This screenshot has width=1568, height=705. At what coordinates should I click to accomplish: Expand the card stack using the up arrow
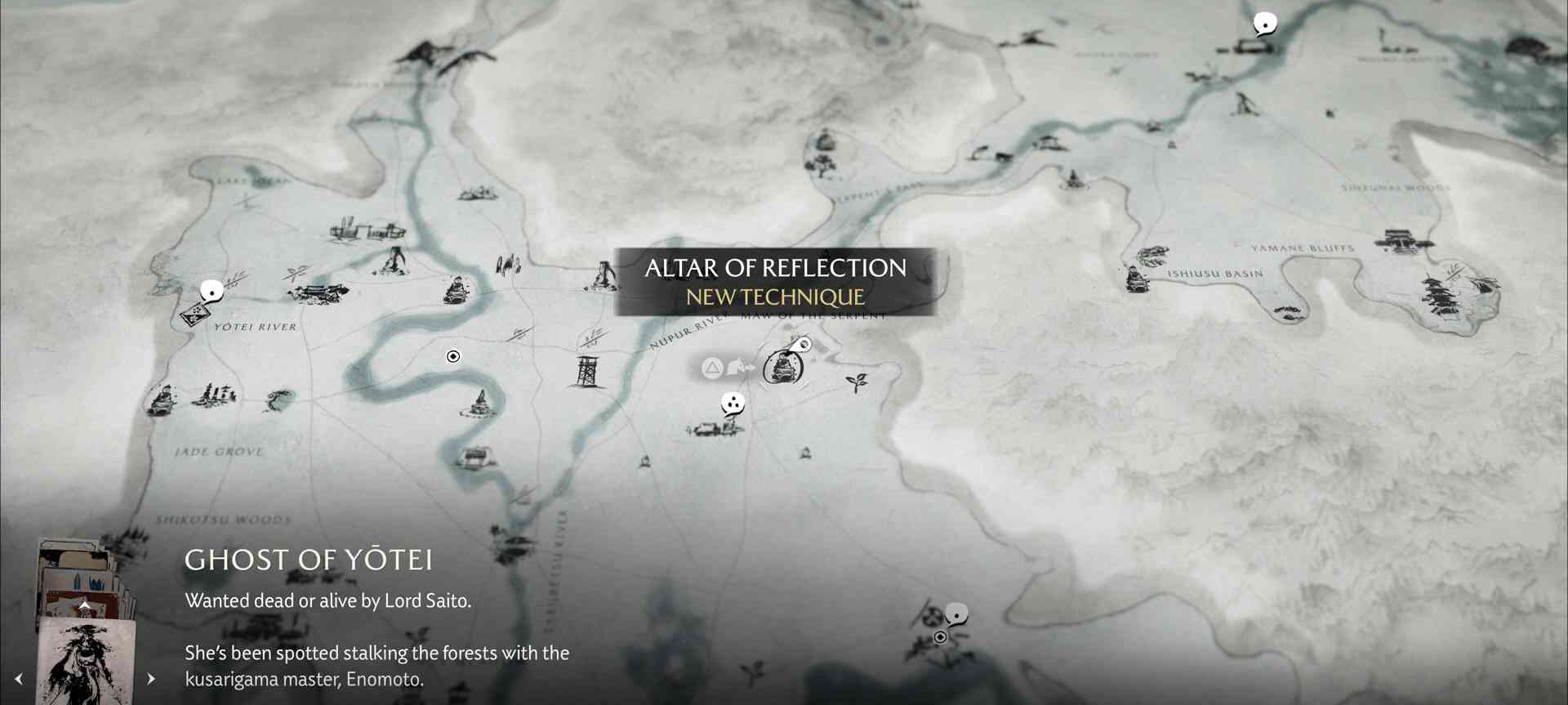(x=84, y=605)
